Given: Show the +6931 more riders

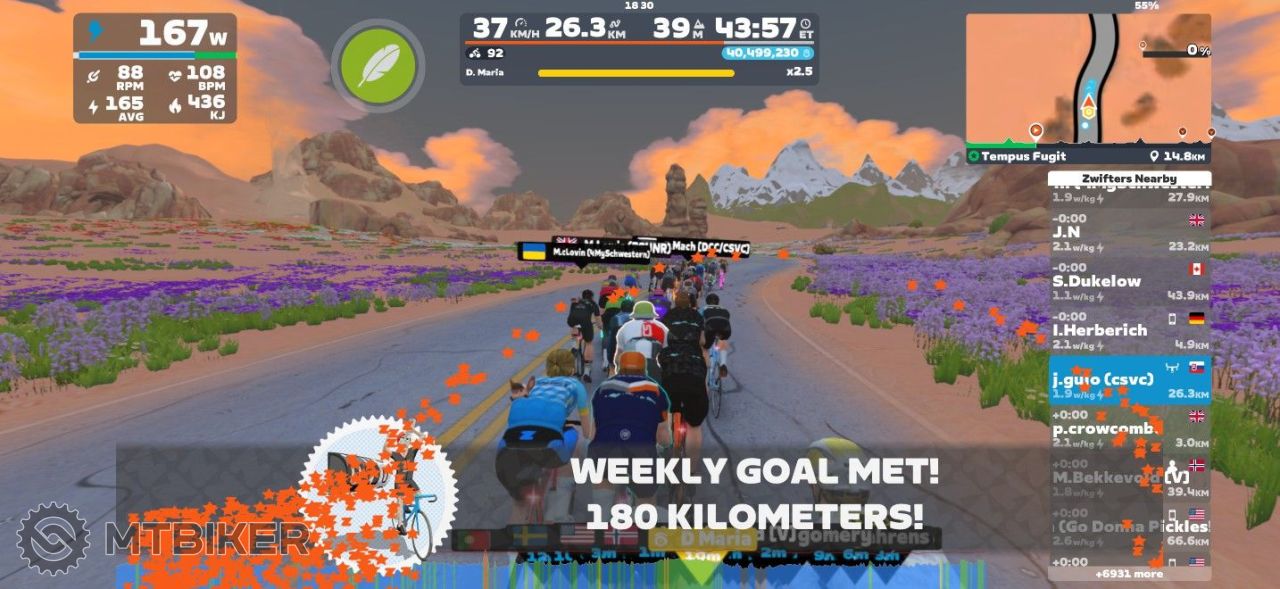Looking at the screenshot, I should (x=1128, y=574).
